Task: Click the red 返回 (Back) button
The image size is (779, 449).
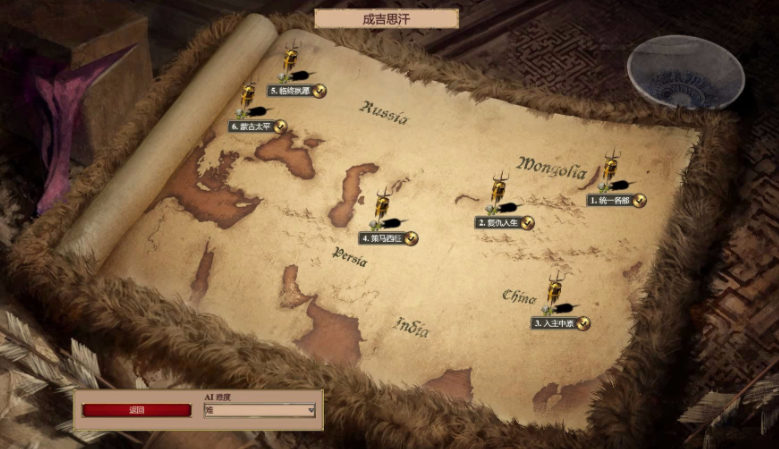Action: (136, 410)
